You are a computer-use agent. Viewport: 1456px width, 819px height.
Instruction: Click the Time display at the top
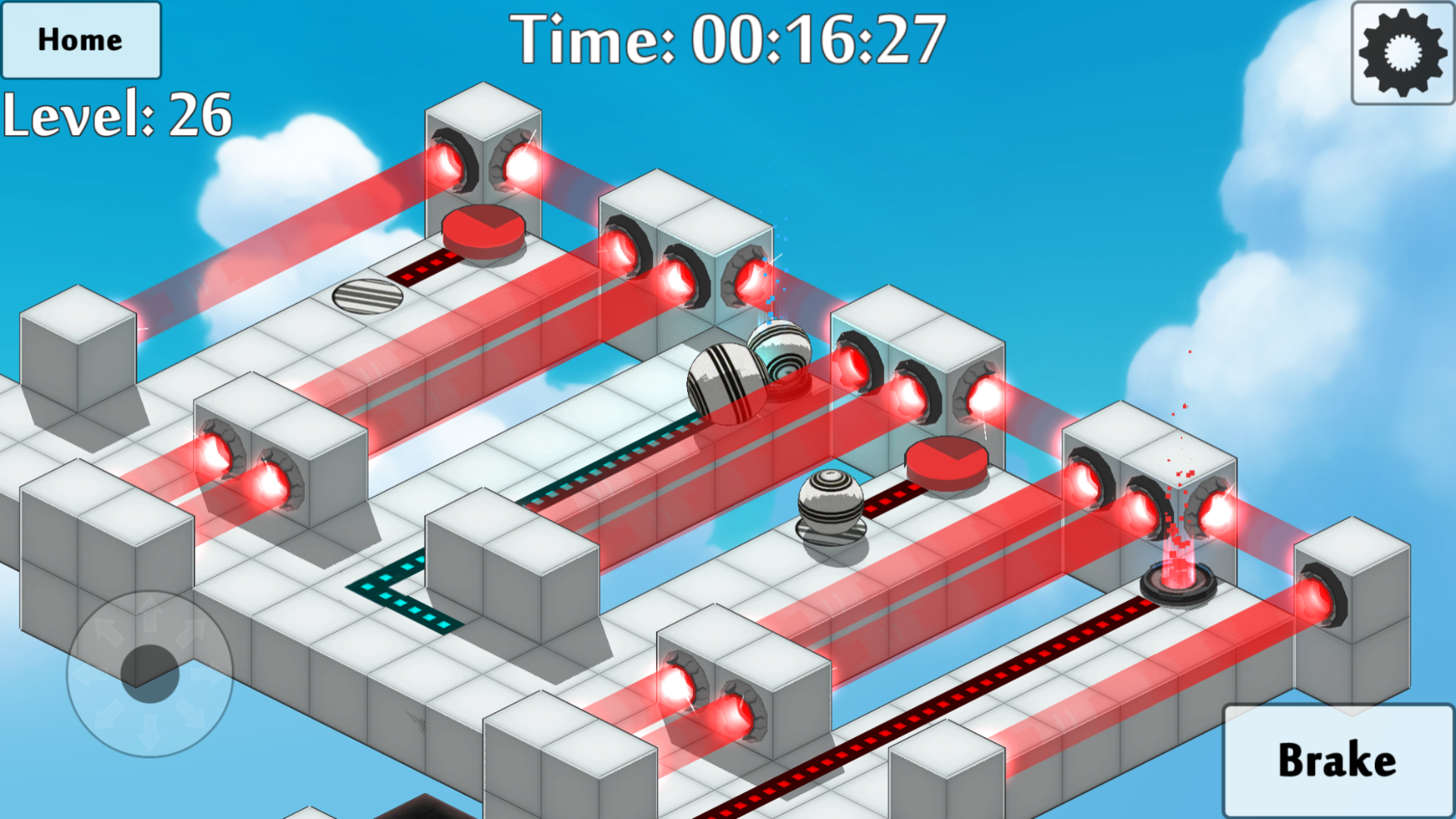730,42
